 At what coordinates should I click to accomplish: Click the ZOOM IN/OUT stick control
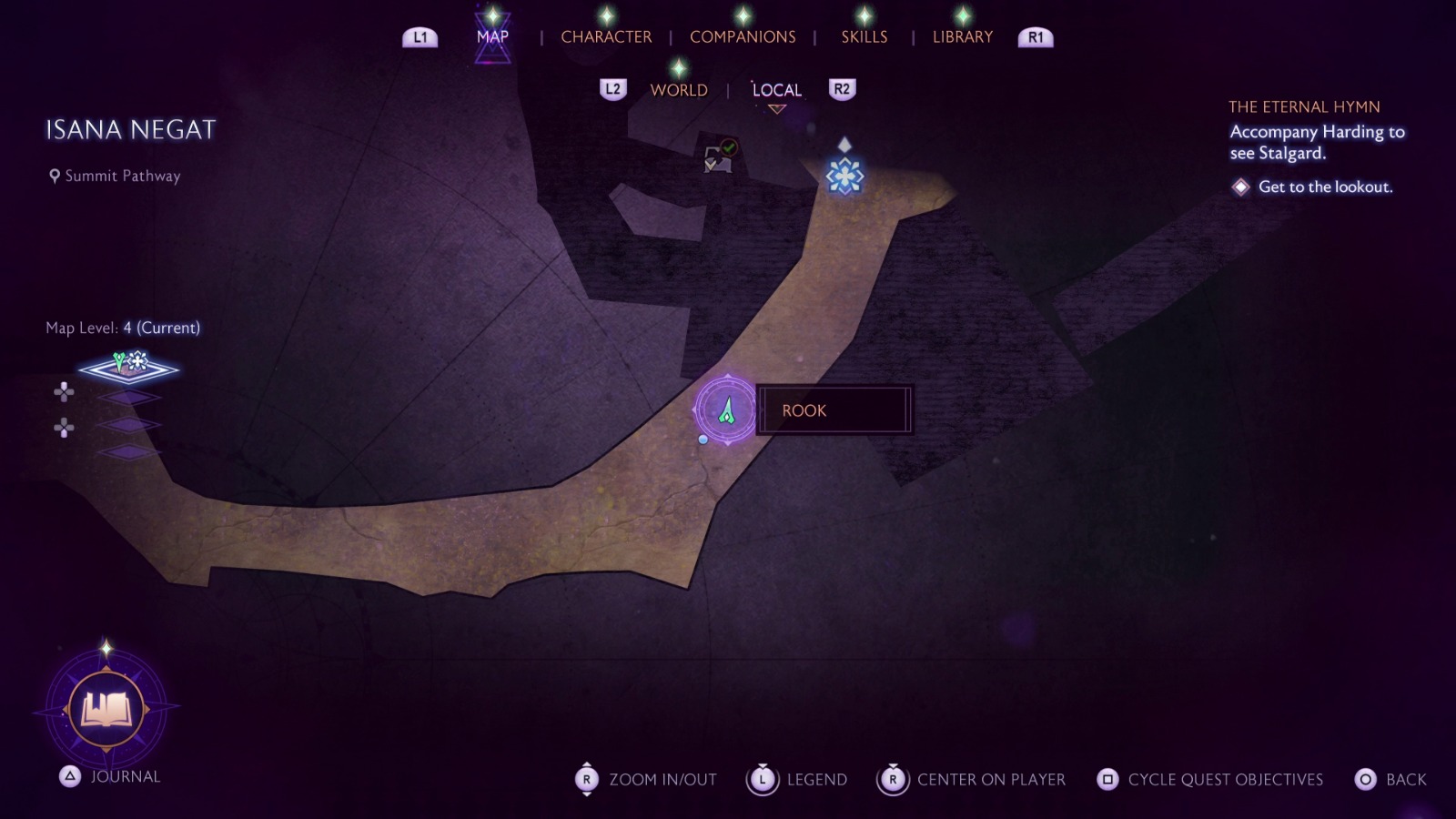tap(587, 779)
